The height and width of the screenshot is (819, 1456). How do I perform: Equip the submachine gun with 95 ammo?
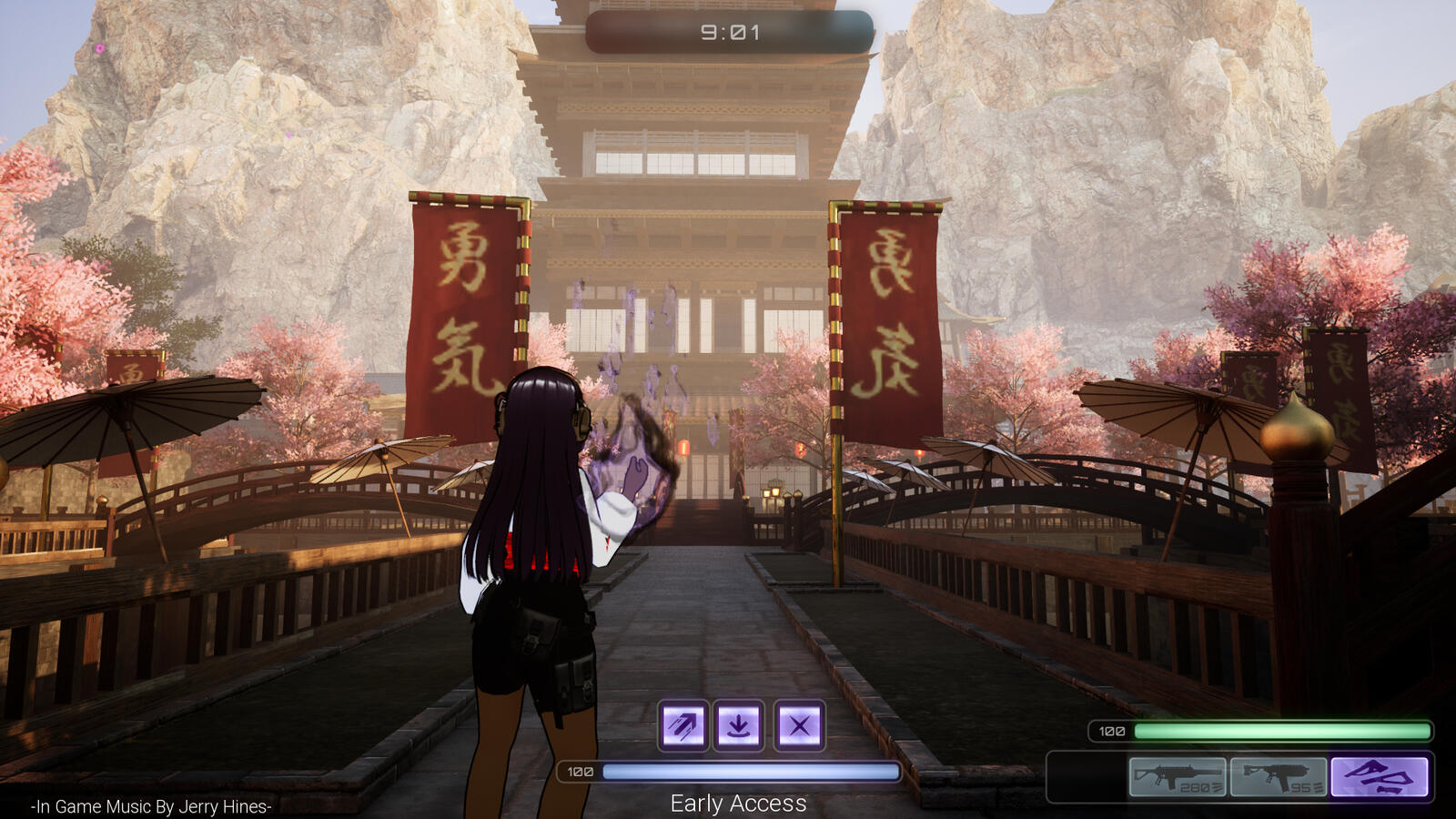pos(1279,777)
